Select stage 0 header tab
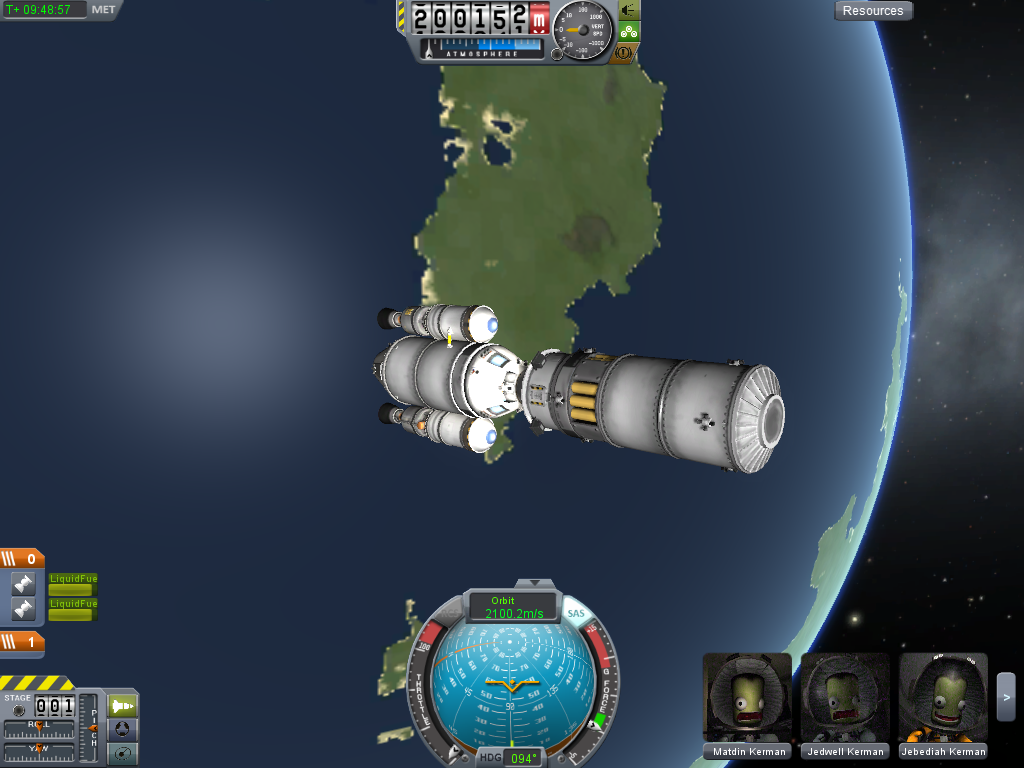This screenshot has height=768, width=1024. 22,559
